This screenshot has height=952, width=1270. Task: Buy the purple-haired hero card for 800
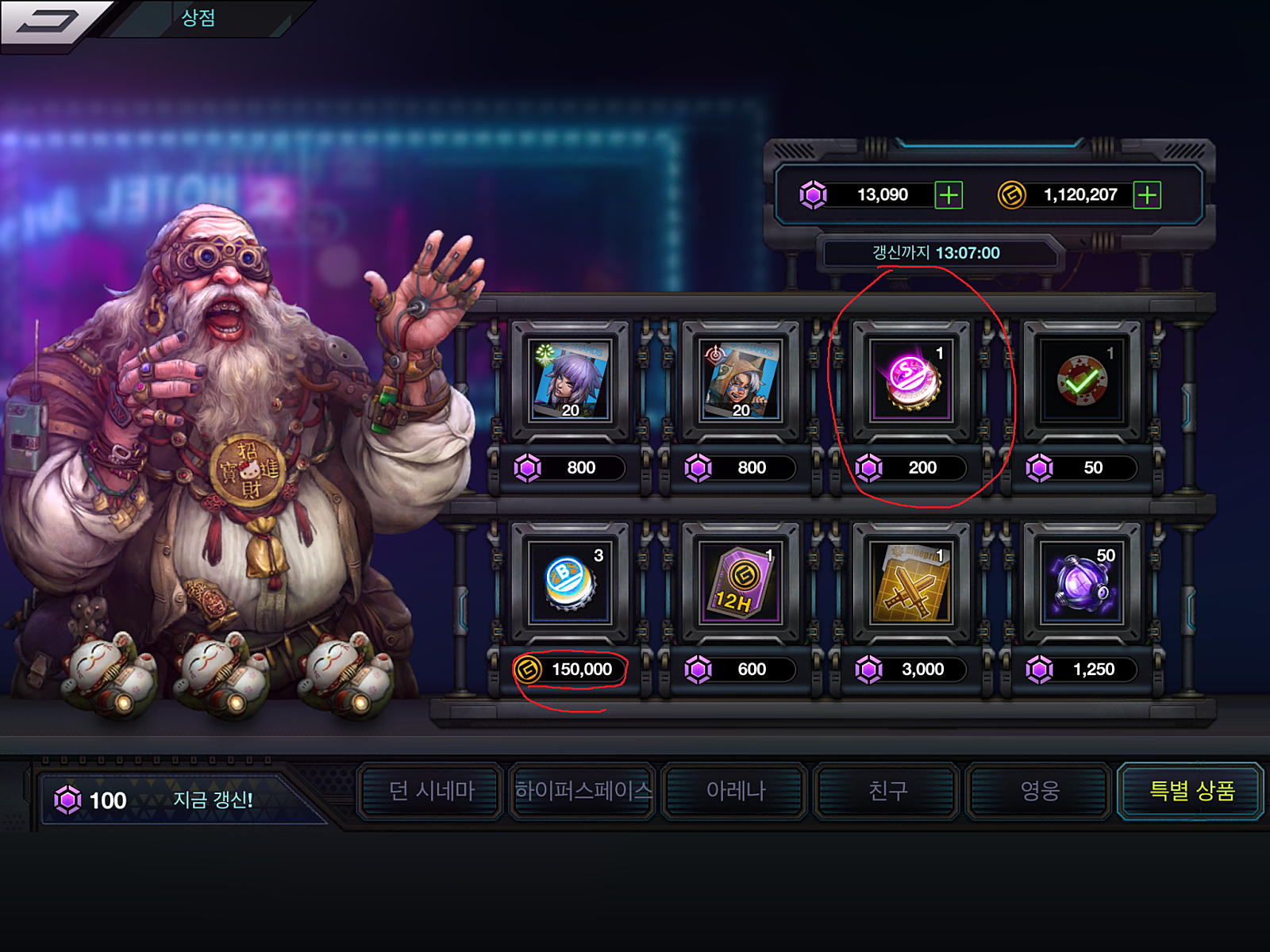pyautogui.click(x=570, y=382)
